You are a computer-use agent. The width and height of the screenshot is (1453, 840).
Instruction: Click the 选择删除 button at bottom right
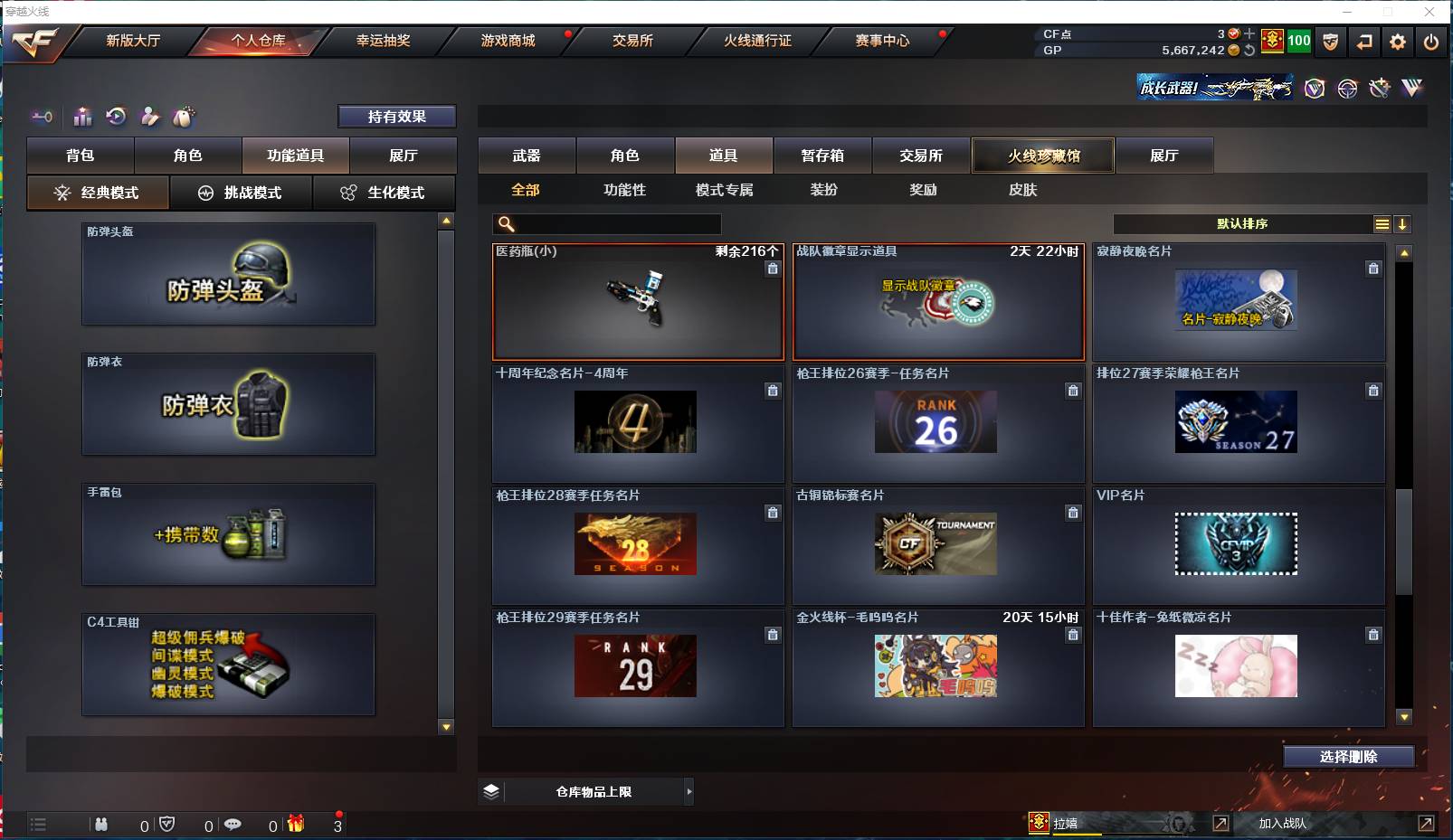tap(1347, 756)
